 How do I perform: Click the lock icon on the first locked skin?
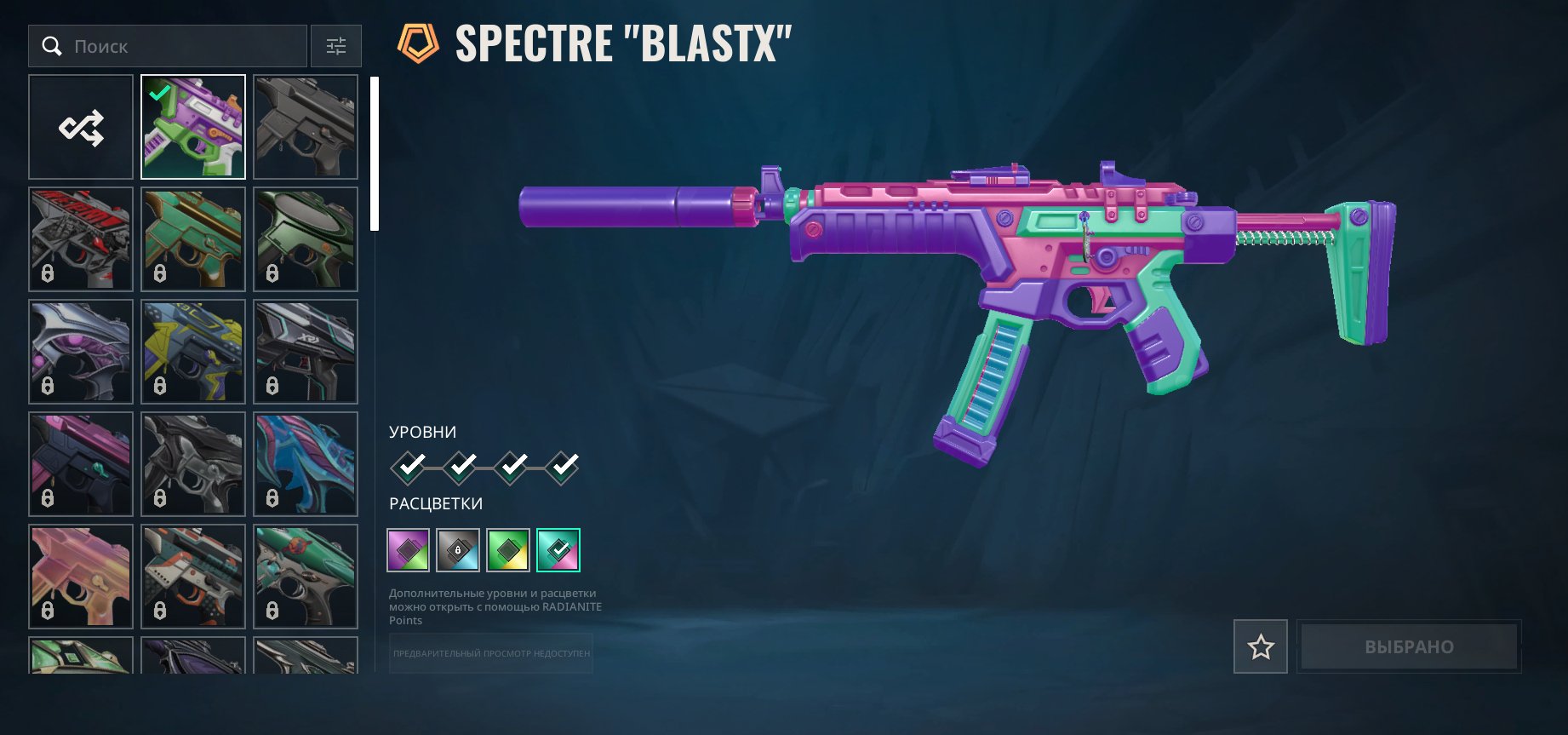[x=47, y=274]
